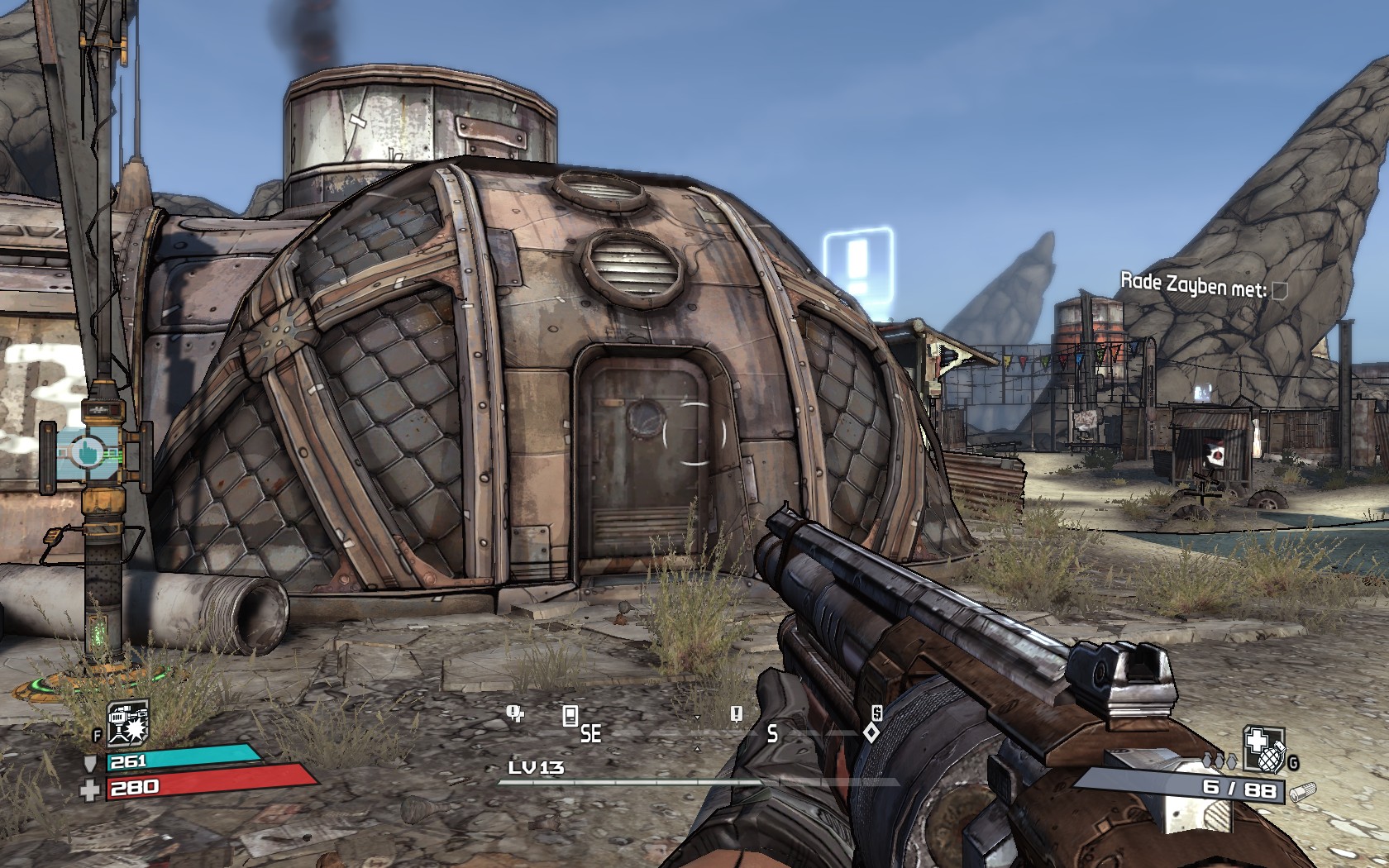Click the money sign mission icon on the compass
1389x868 pixels.
click(876, 713)
